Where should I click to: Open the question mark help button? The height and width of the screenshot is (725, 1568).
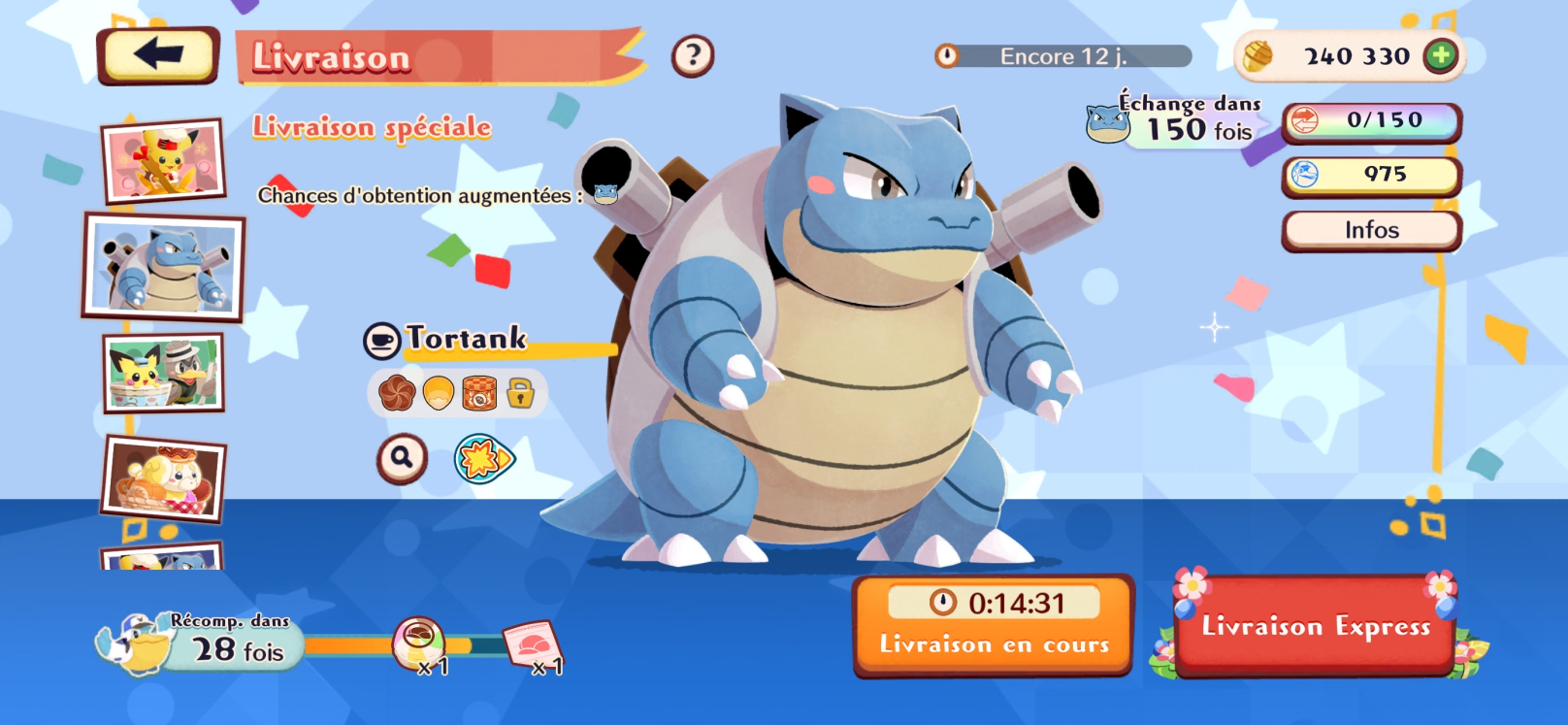tap(693, 56)
